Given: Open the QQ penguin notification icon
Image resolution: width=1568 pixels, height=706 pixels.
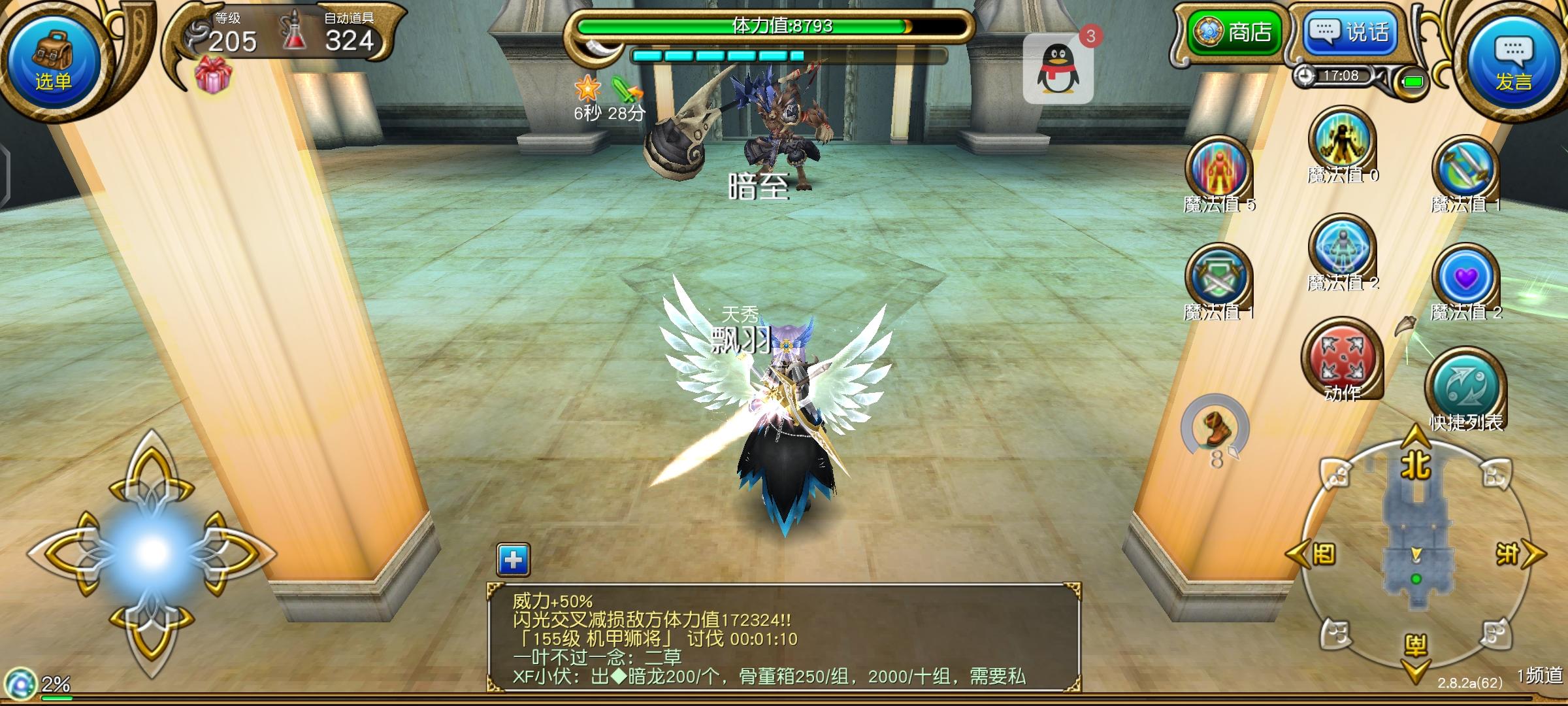Looking at the screenshot, I should pyautogui.click(x=1060, y=69).
